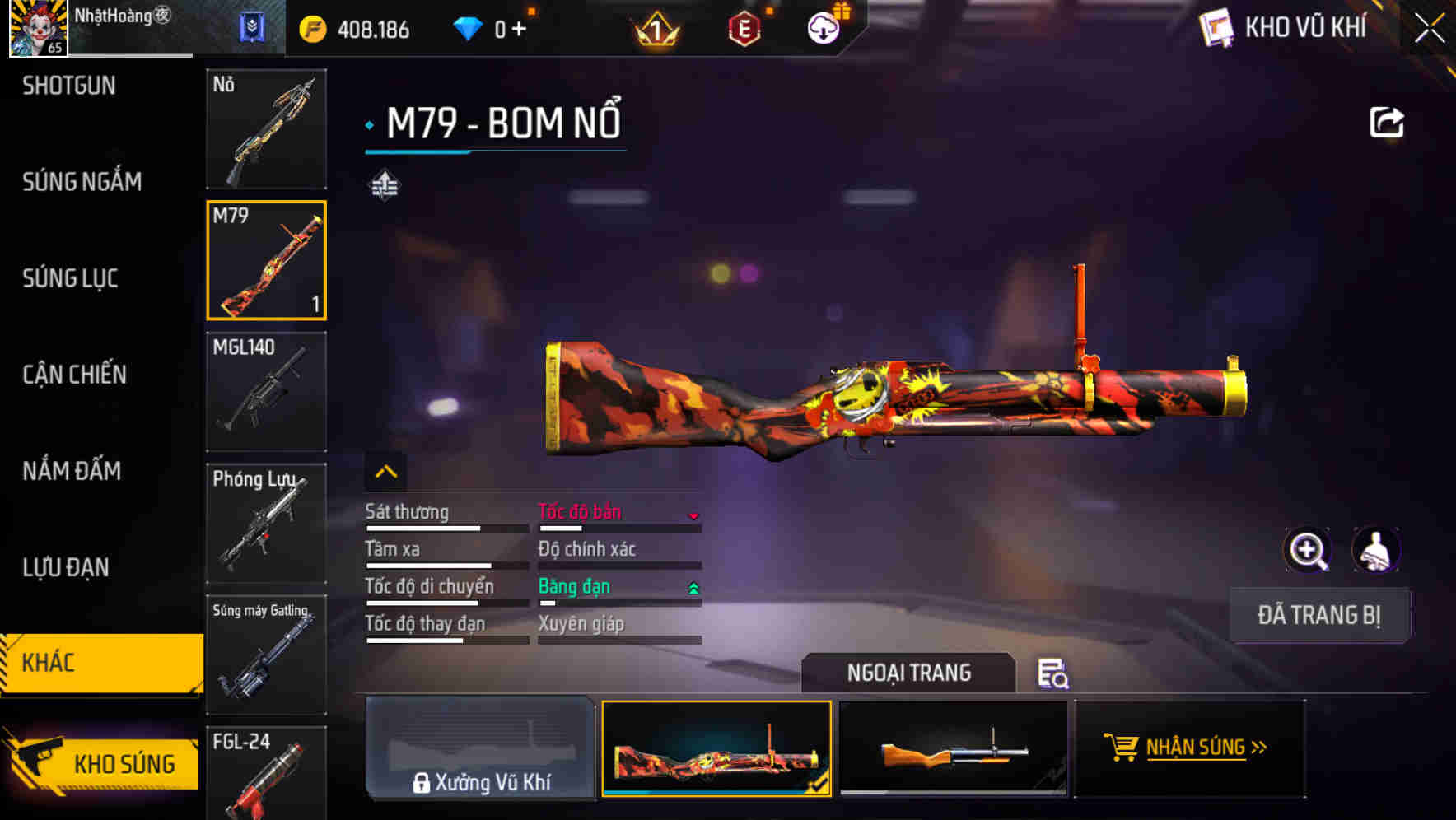Click the green Băng đạn upgrade arrows
This screenshot has height=820, width=1456.
(694, 588)
